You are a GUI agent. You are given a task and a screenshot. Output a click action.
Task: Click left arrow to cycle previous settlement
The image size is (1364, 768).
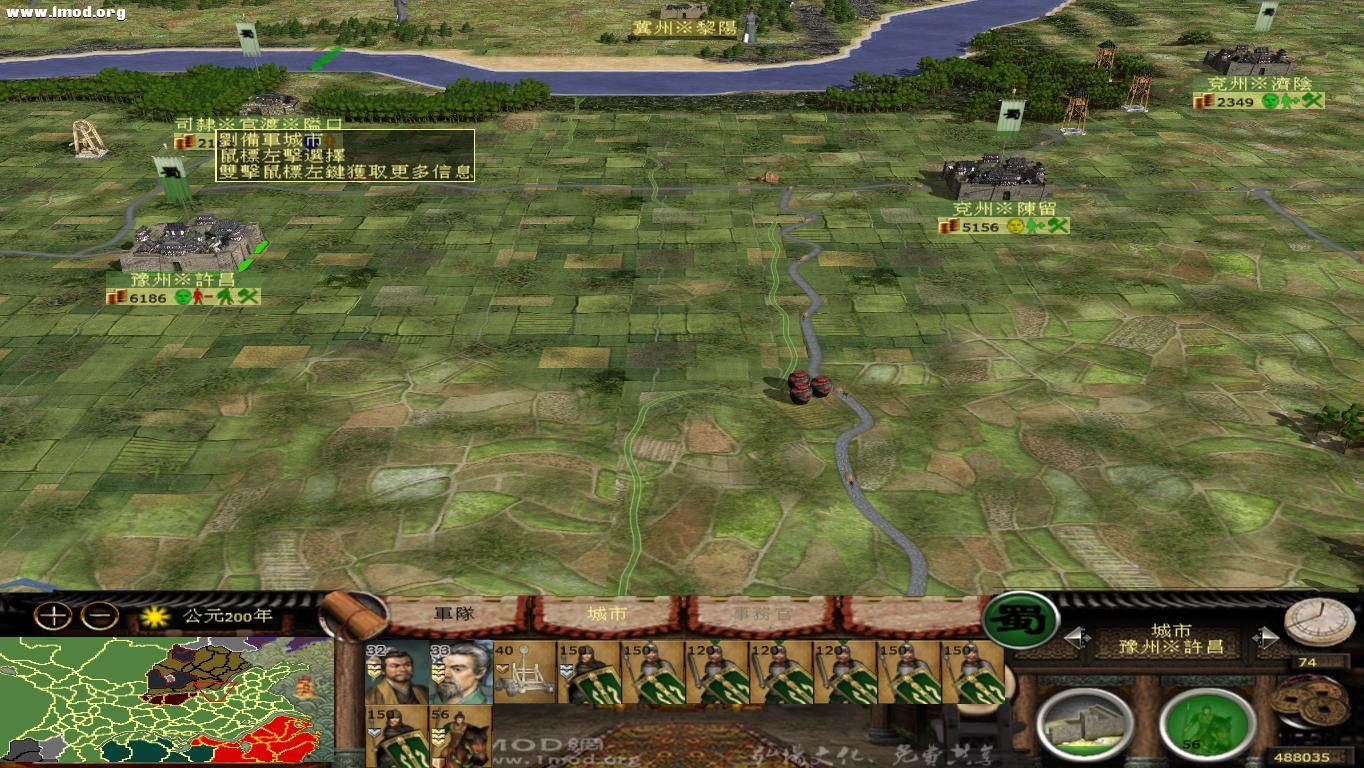point(1077,636)
